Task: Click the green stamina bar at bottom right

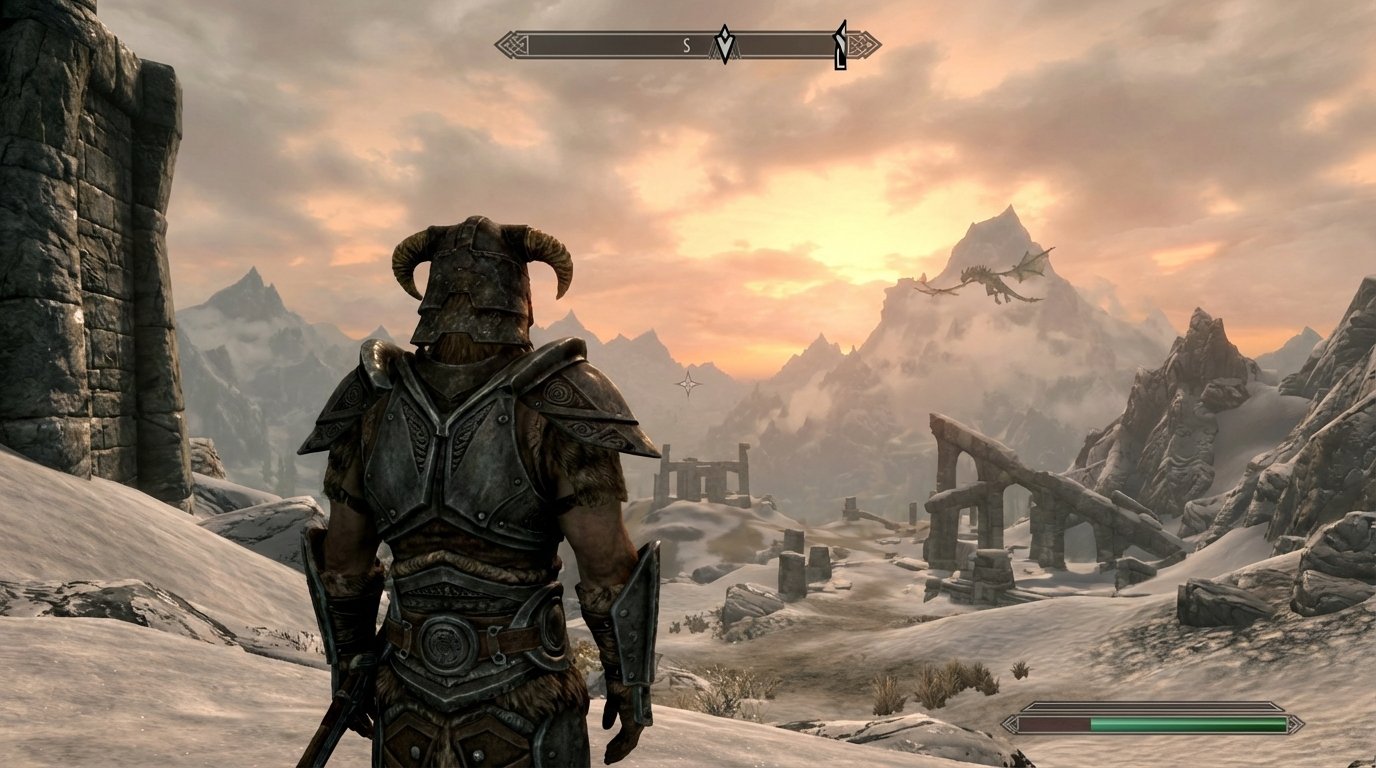Action: tap(1190, 724)
